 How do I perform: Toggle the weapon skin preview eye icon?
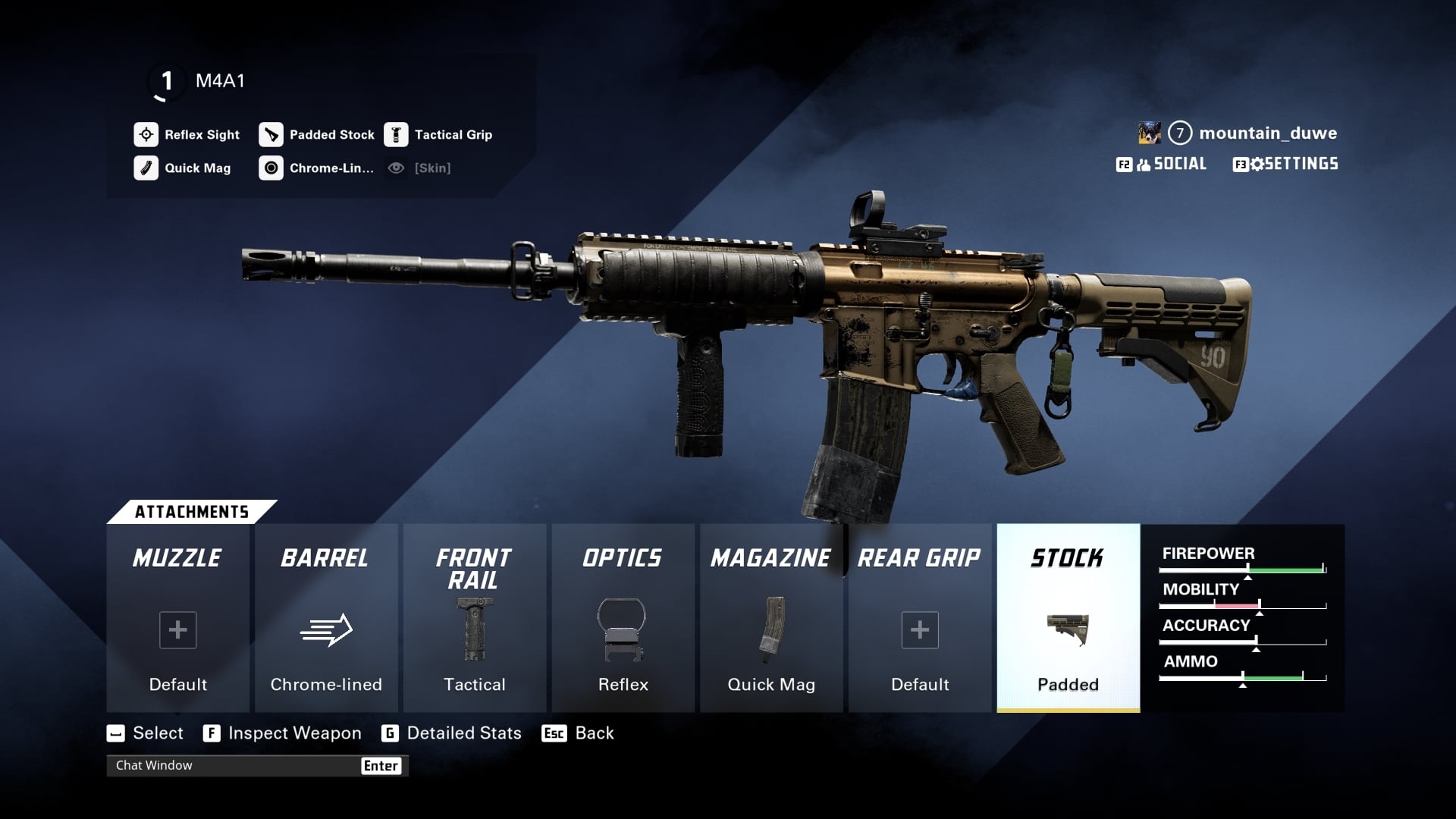click(x=395, y=168)
